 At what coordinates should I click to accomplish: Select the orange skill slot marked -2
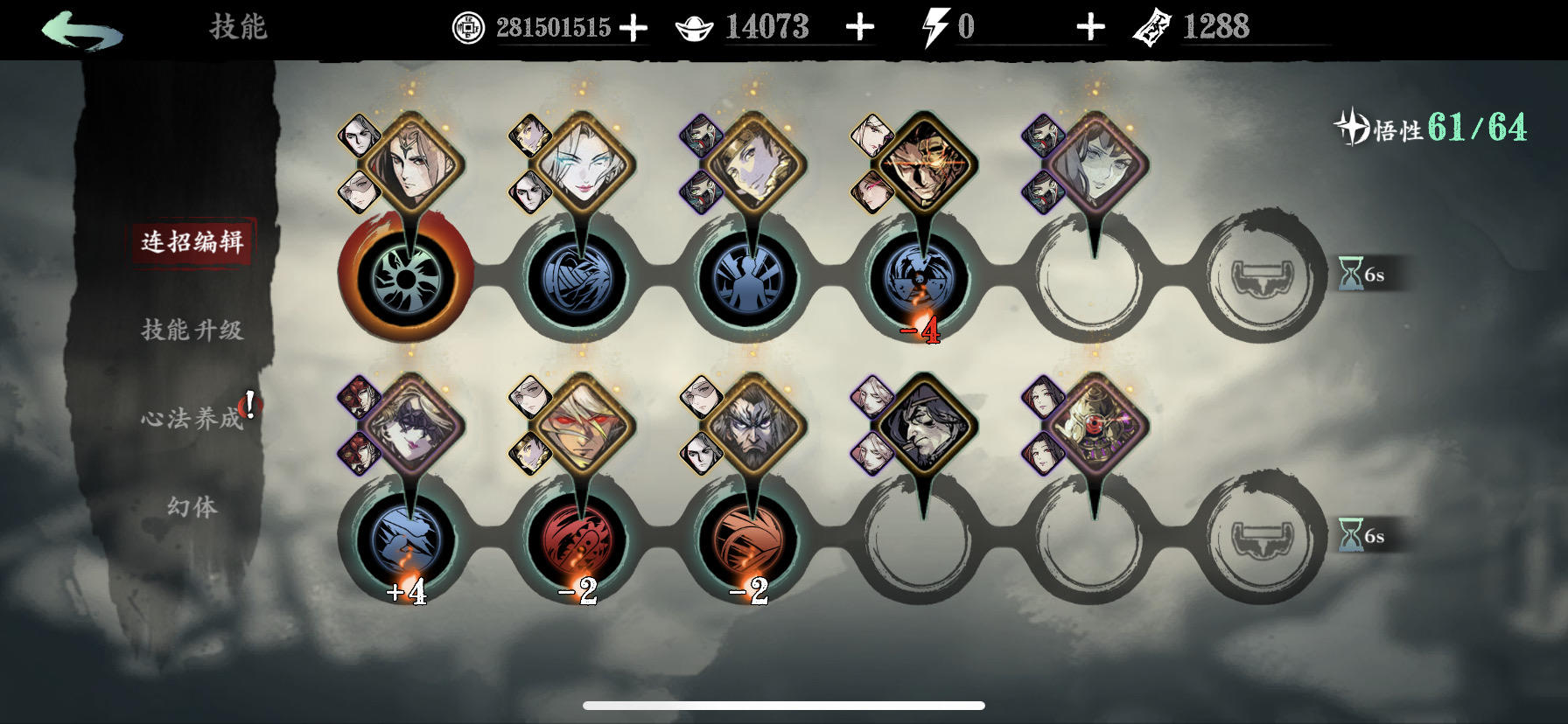pyautogui.click(x=749, y=540)
